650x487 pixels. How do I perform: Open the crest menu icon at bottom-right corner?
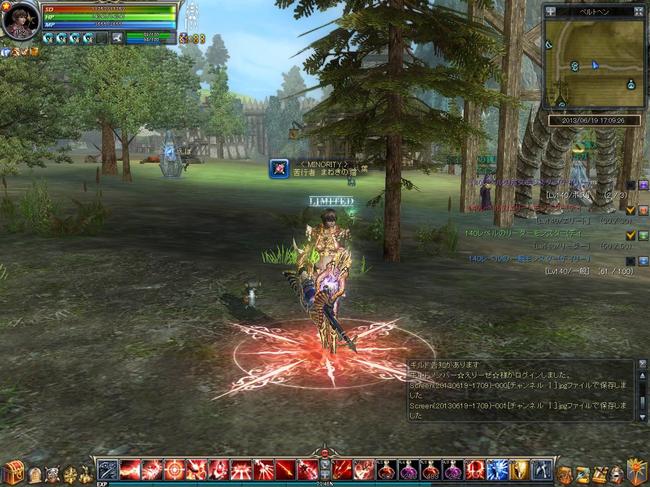636,472
